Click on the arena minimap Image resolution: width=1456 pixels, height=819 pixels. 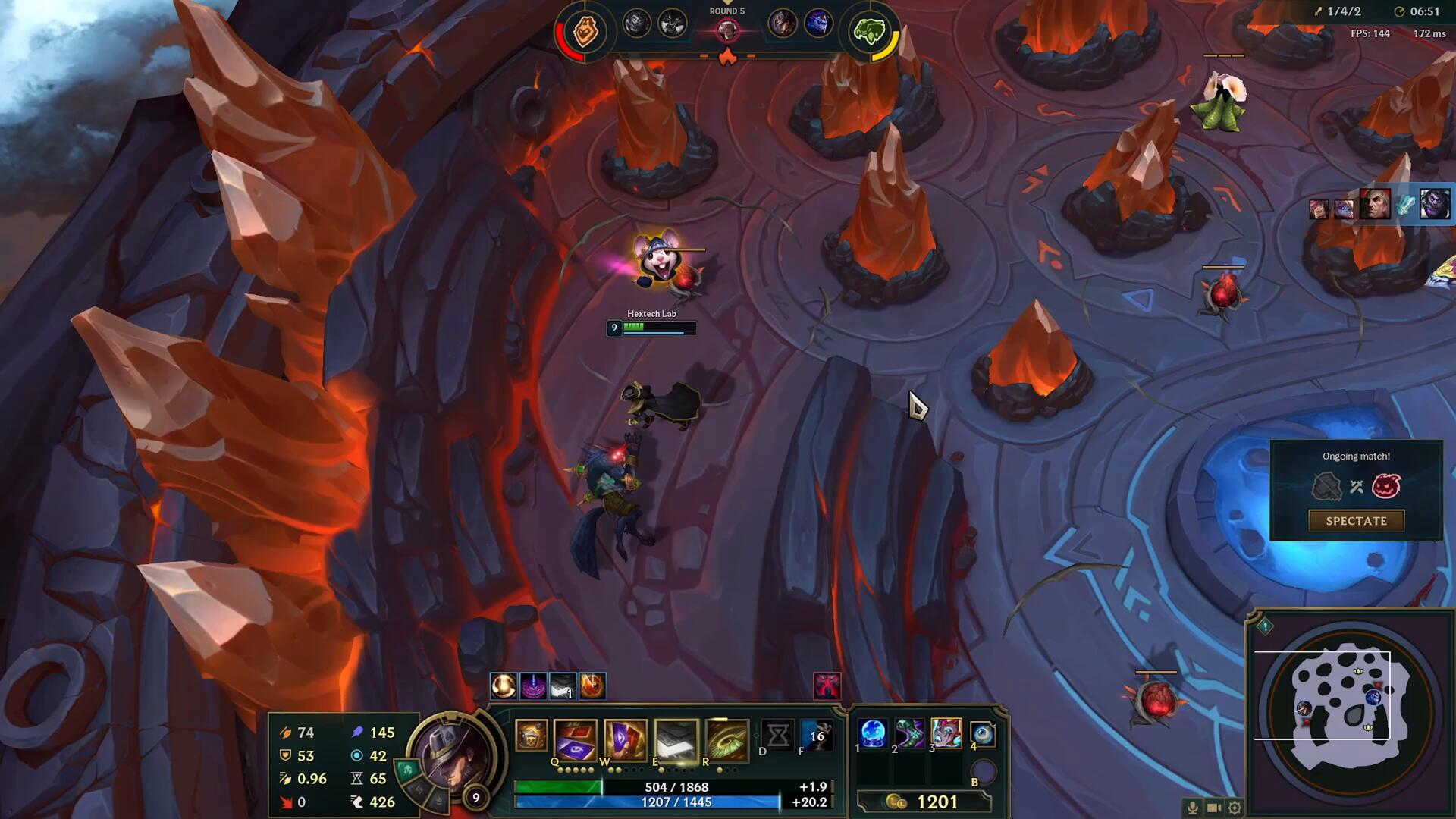coord(1350,711)
